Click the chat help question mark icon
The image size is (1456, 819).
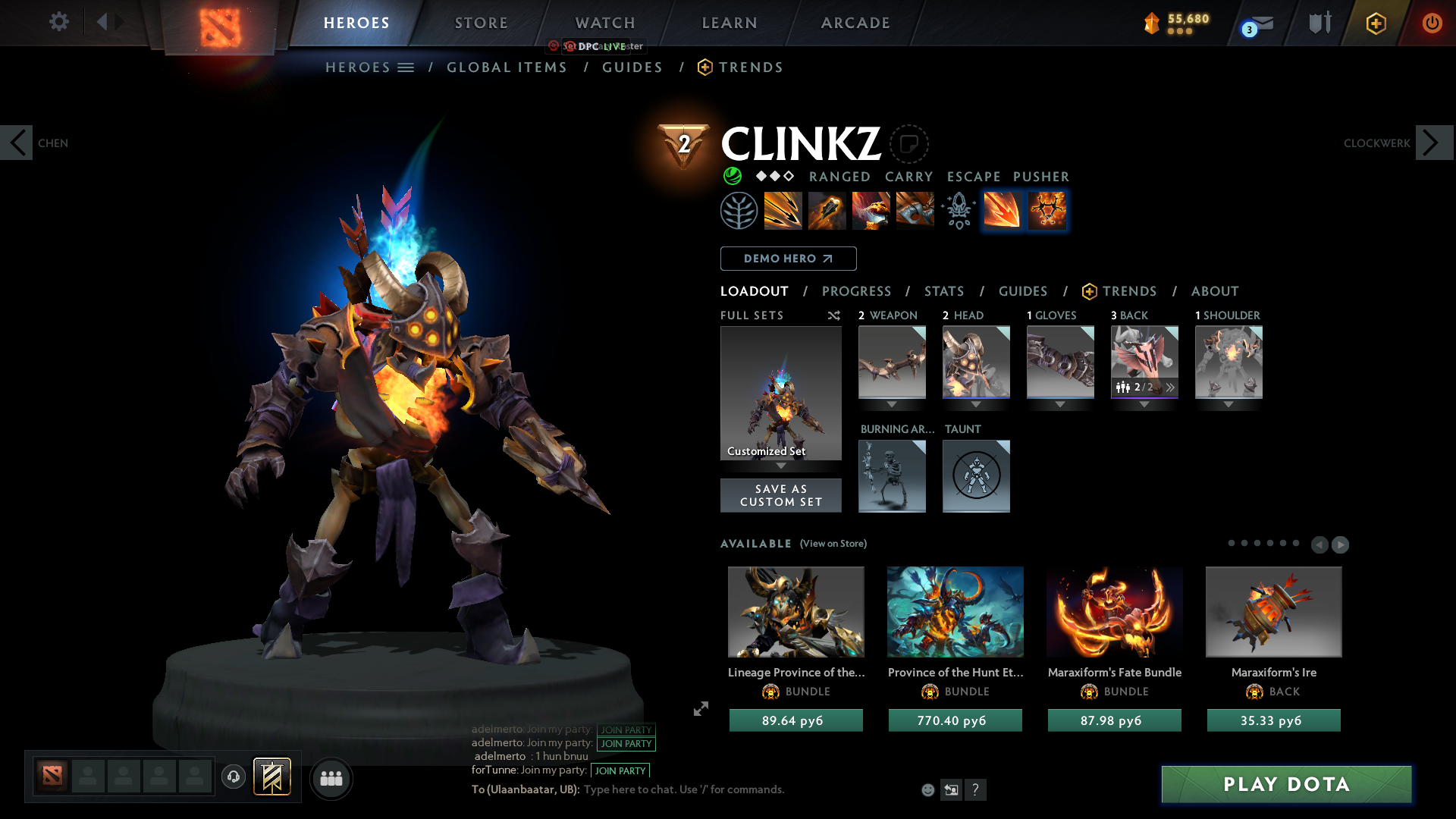977,789
